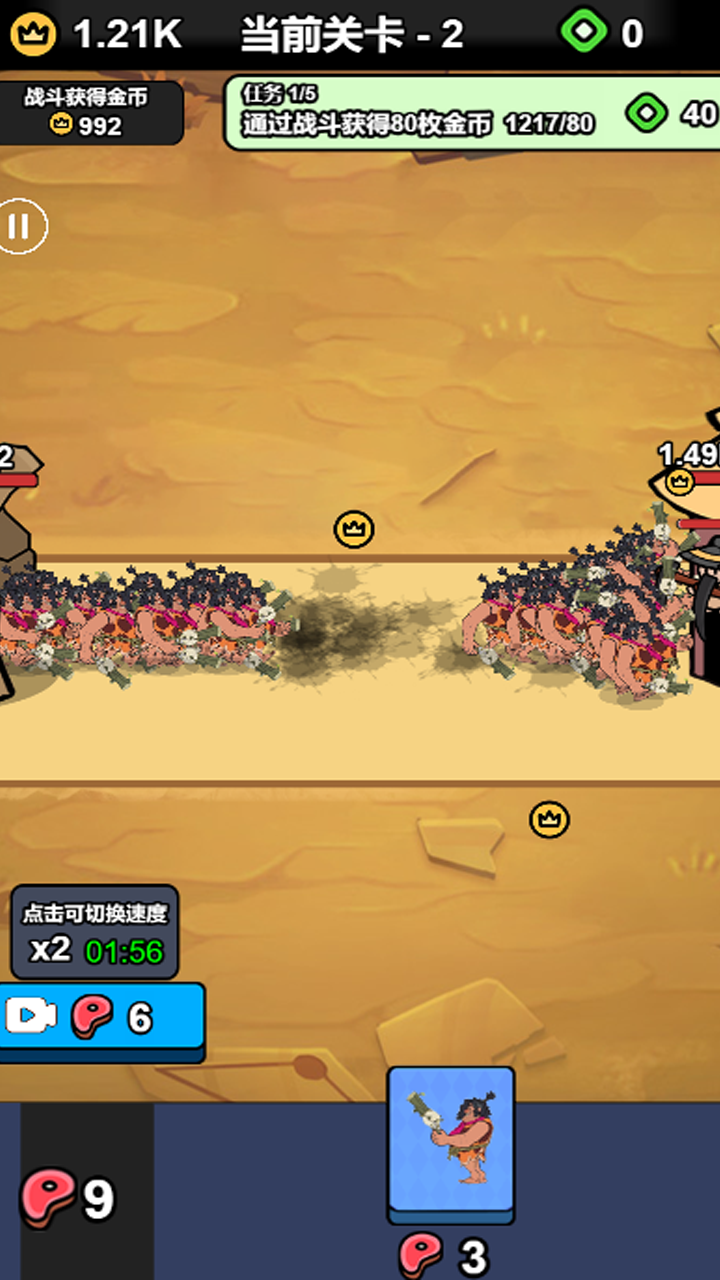Pause the battle with the pause button
720x1280 pixels.
[20, 227]
